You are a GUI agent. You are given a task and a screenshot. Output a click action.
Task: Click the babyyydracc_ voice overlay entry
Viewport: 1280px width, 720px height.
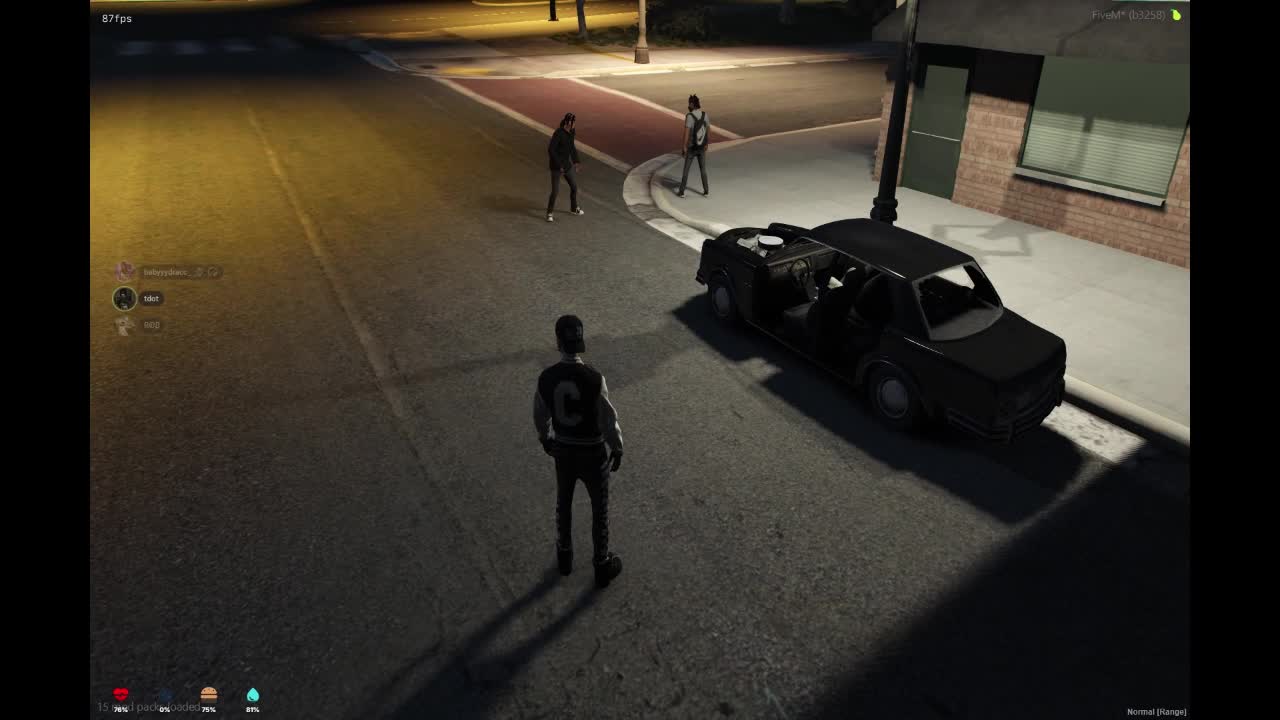point(166,272)
